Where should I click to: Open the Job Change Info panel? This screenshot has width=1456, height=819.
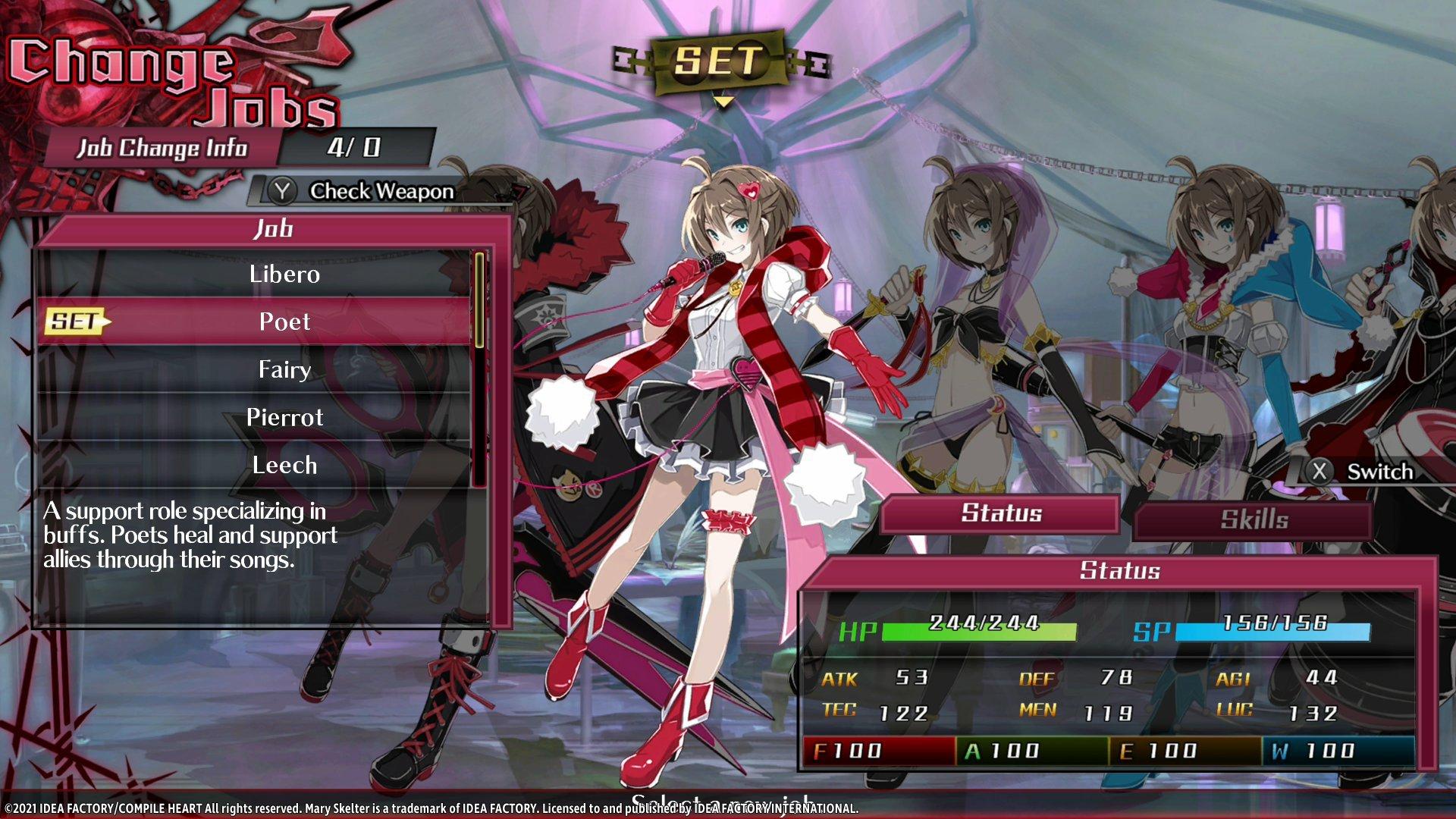(x=163, y=149)
